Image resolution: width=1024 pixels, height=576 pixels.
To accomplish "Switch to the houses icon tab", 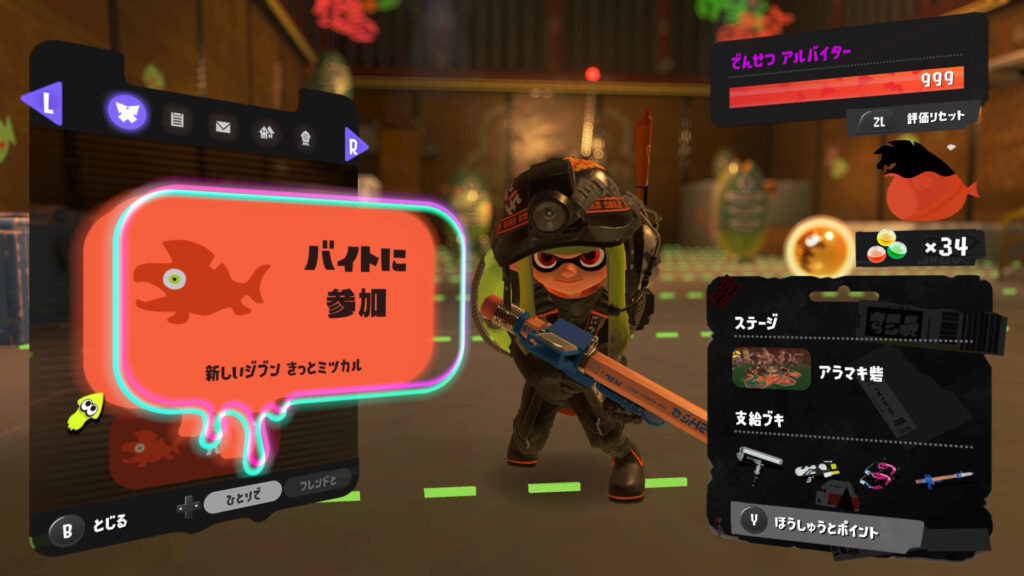I will click(x=265, y=132).
